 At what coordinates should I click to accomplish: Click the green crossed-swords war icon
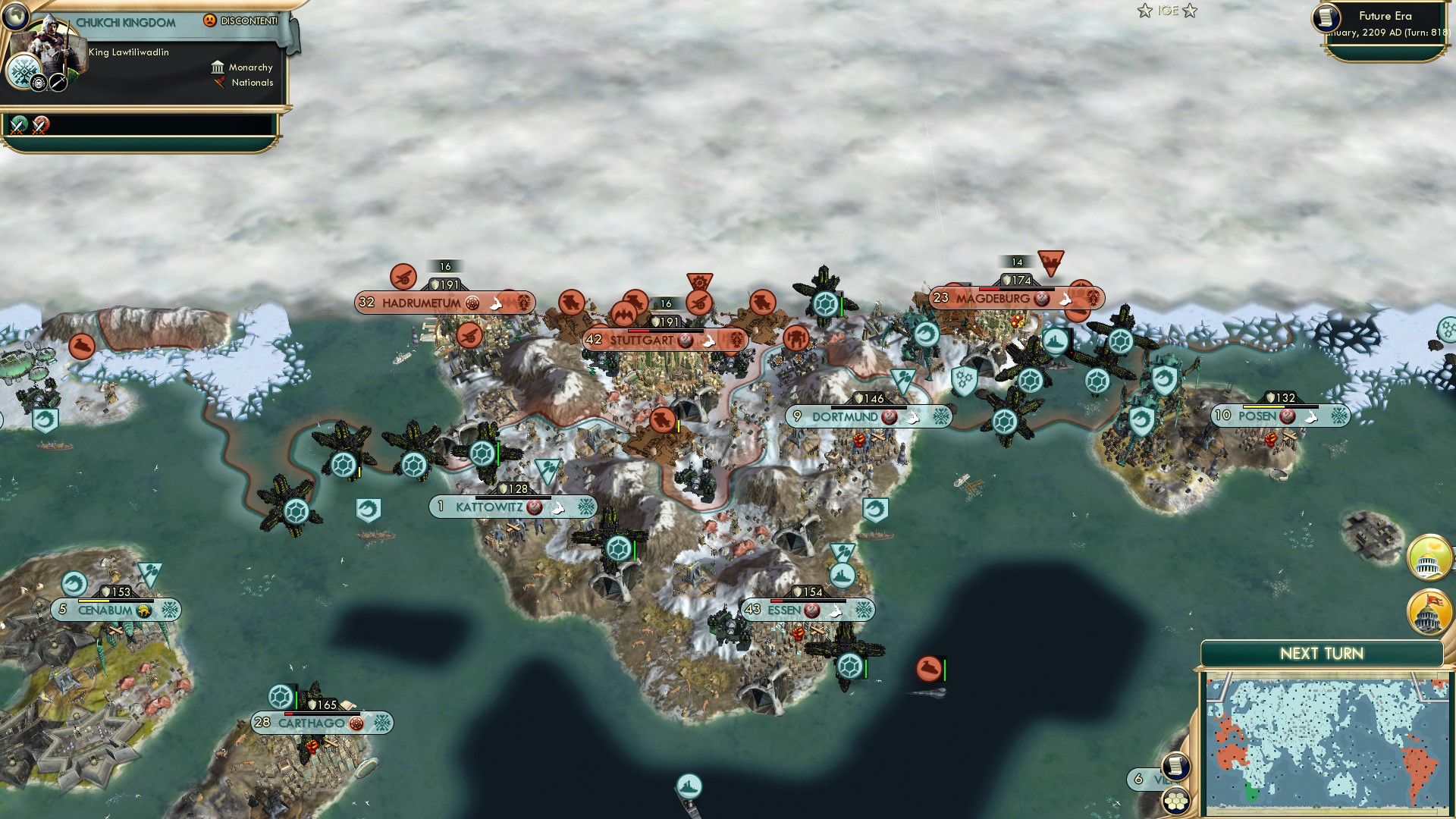[19, 125]
